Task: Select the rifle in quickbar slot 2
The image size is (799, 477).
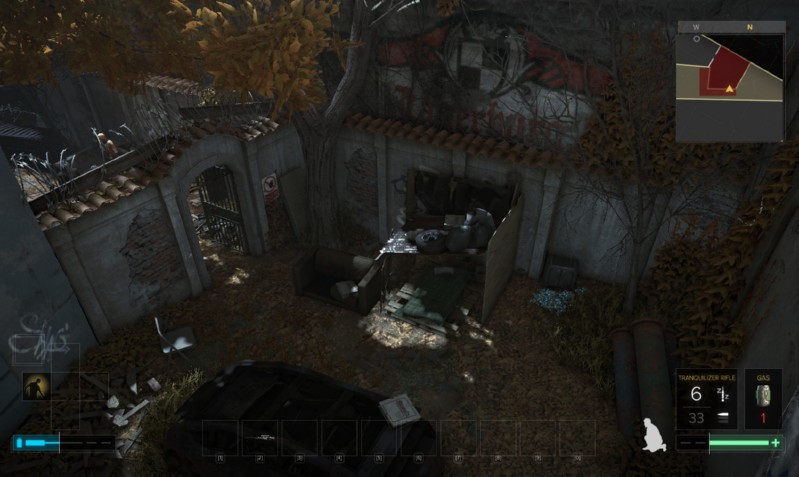Action: 261,437
